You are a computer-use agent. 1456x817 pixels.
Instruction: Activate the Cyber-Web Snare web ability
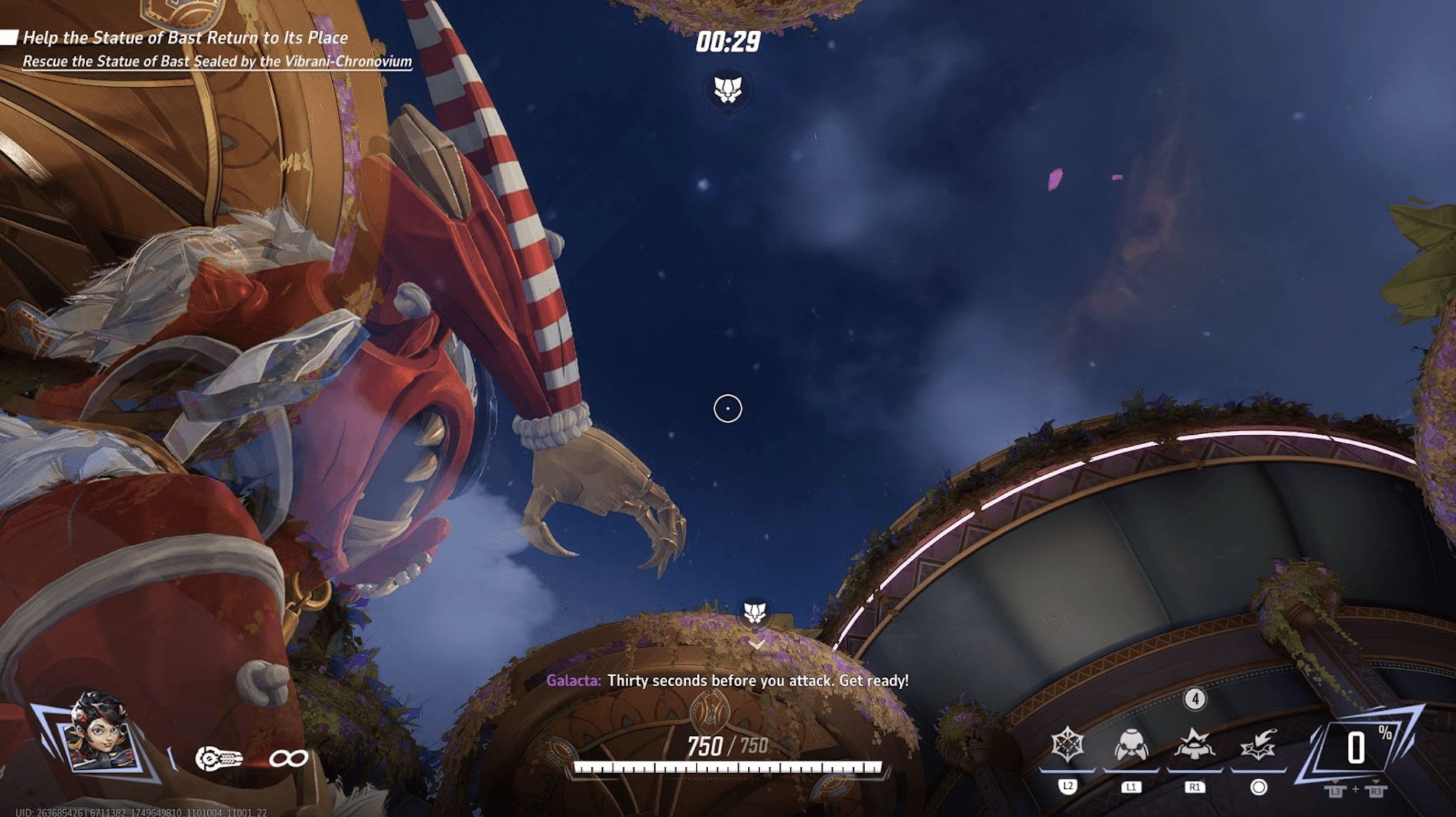[x=1067, y=745]
